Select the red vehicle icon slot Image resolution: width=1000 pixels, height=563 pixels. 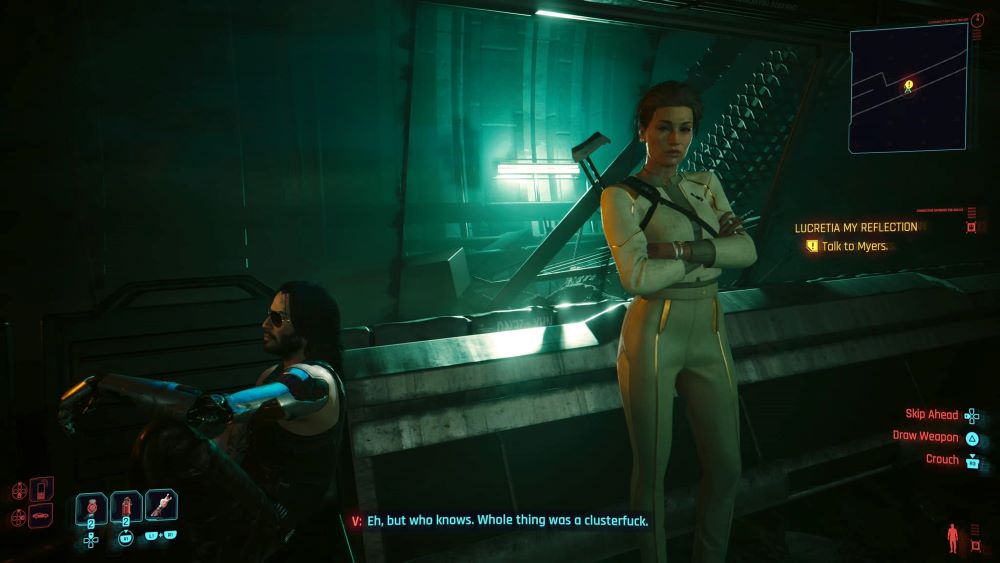(41, 517)
